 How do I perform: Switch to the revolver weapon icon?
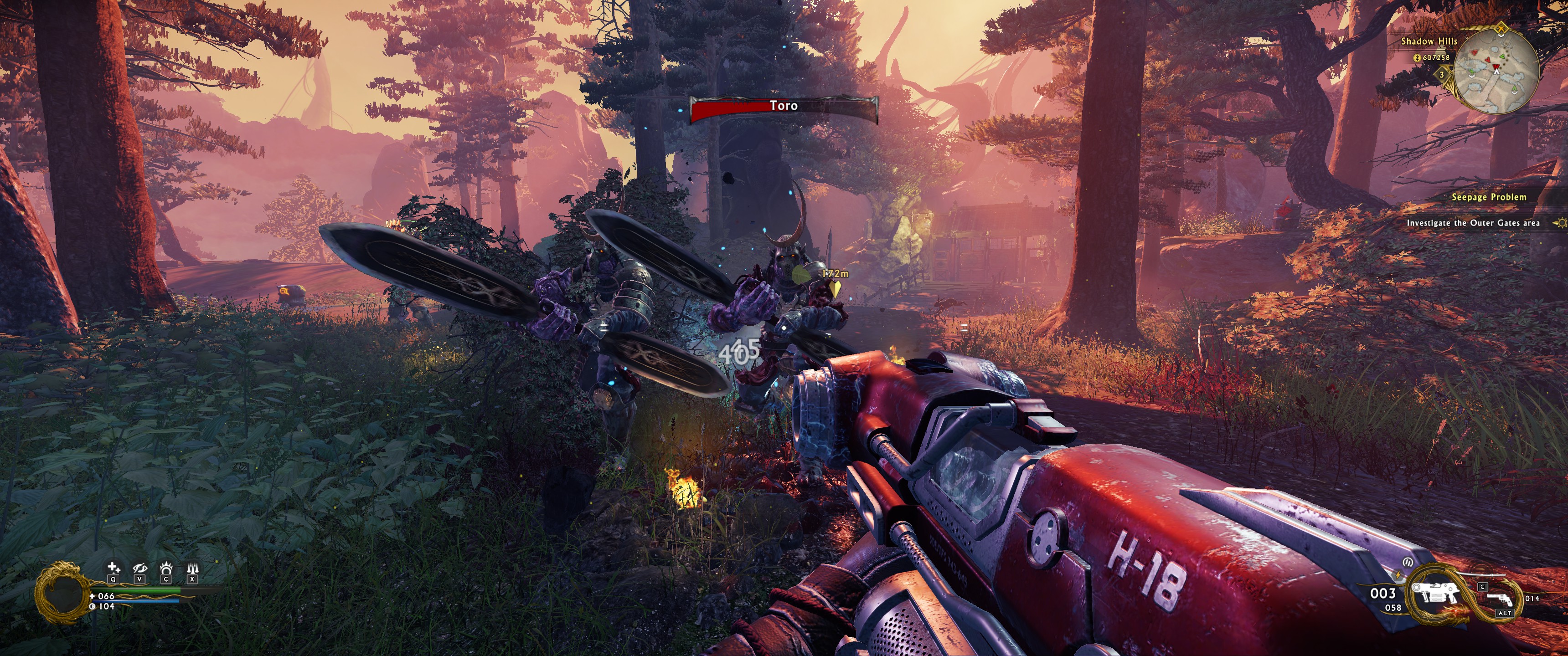(x=1500, y=600)
